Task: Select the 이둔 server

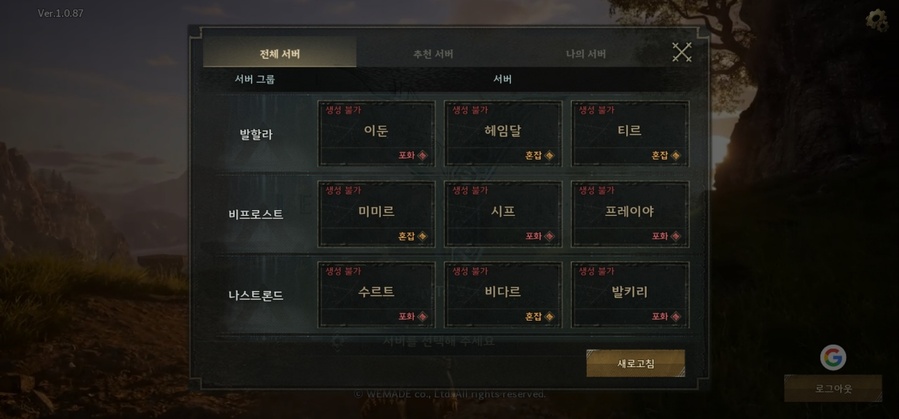Action: tap(376, 133)
